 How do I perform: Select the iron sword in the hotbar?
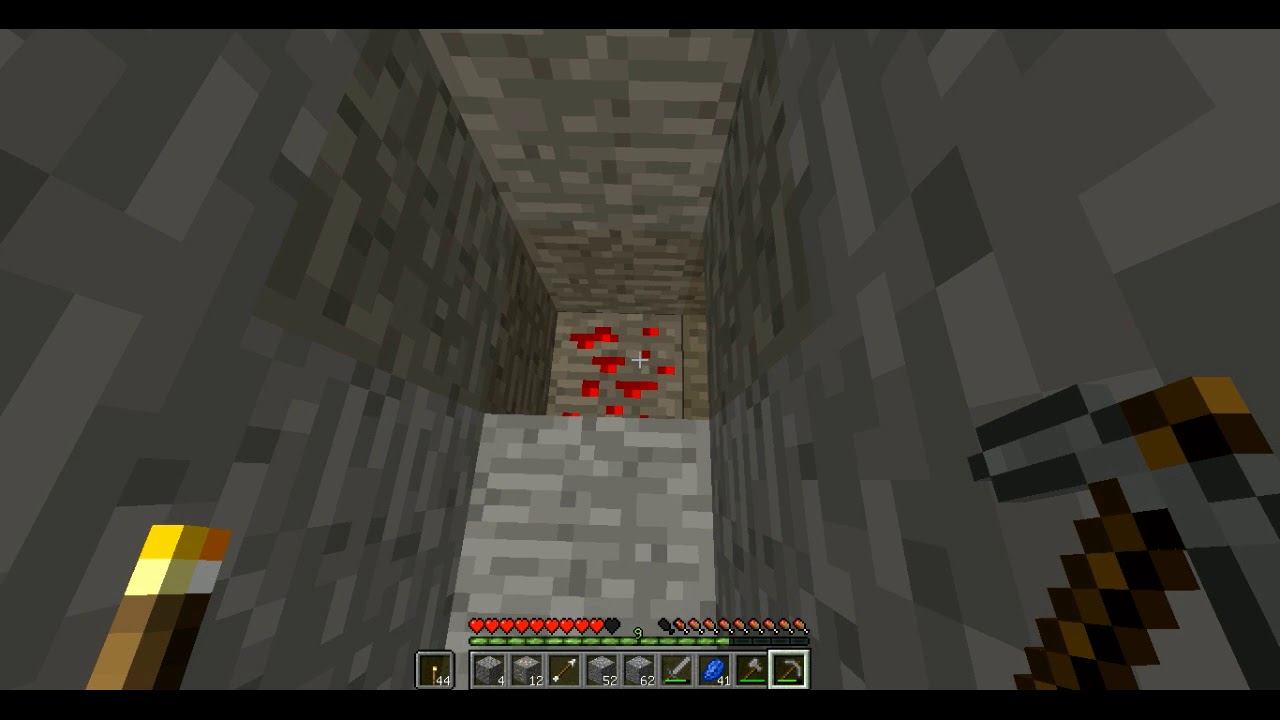click(676, 672)
